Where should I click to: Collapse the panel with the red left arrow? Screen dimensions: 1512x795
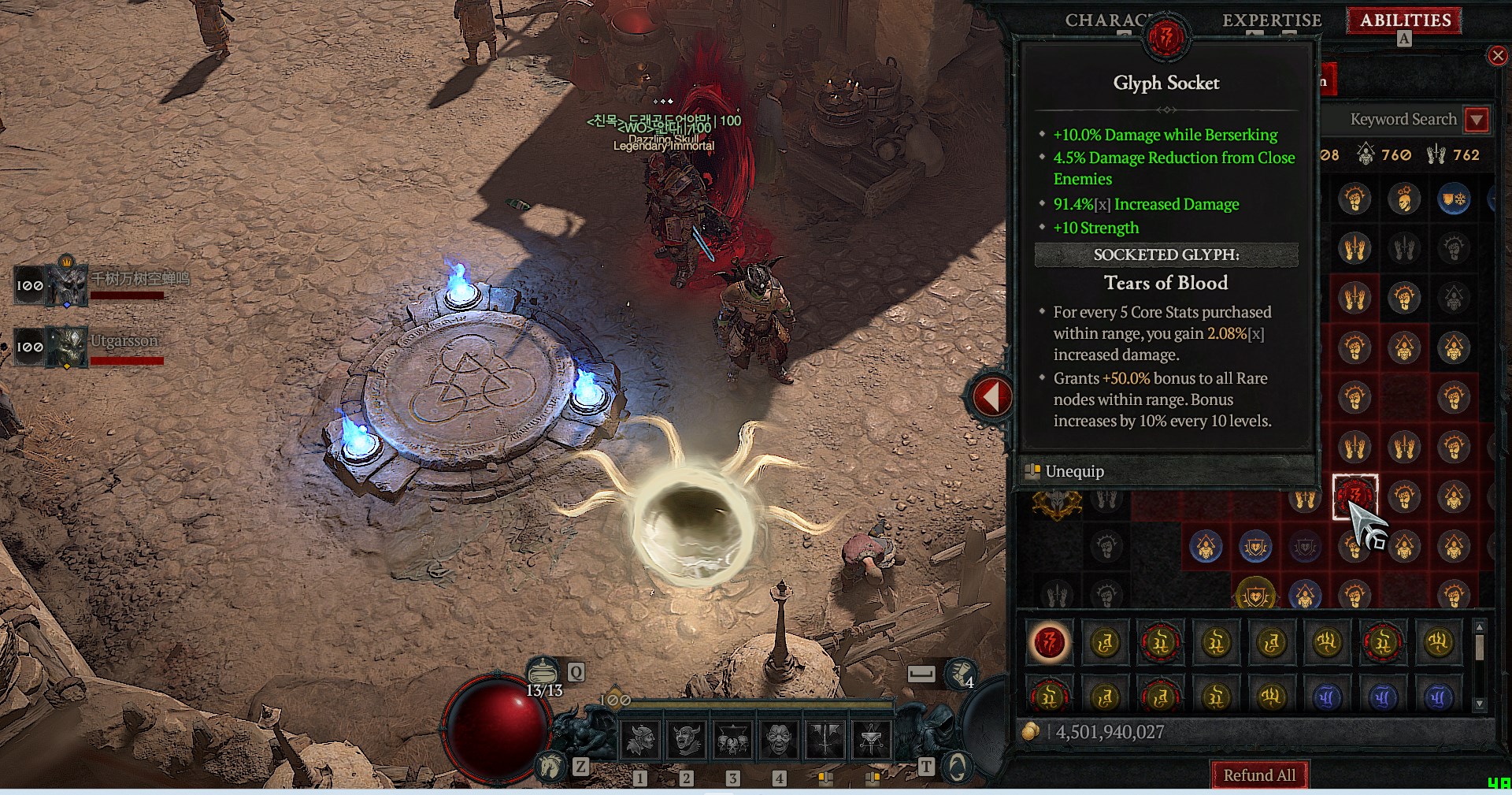[991, 396]
